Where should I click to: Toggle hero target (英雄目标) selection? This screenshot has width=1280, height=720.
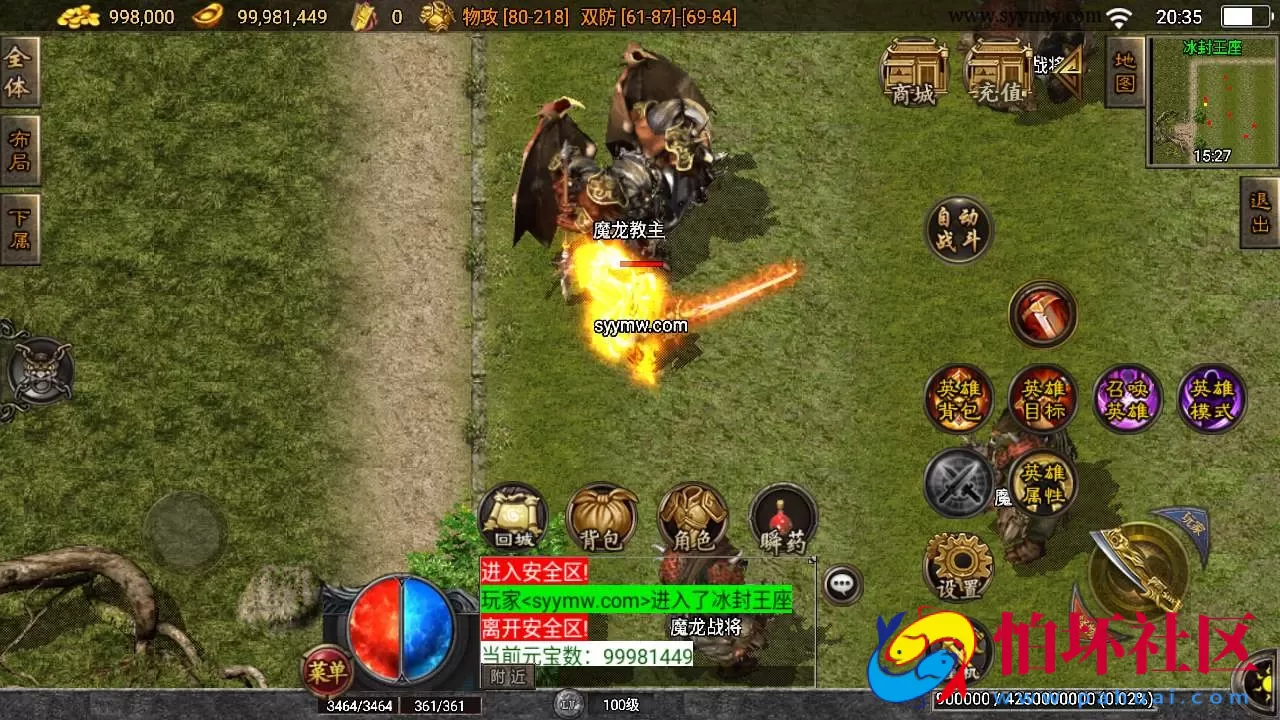[1043, 398]
